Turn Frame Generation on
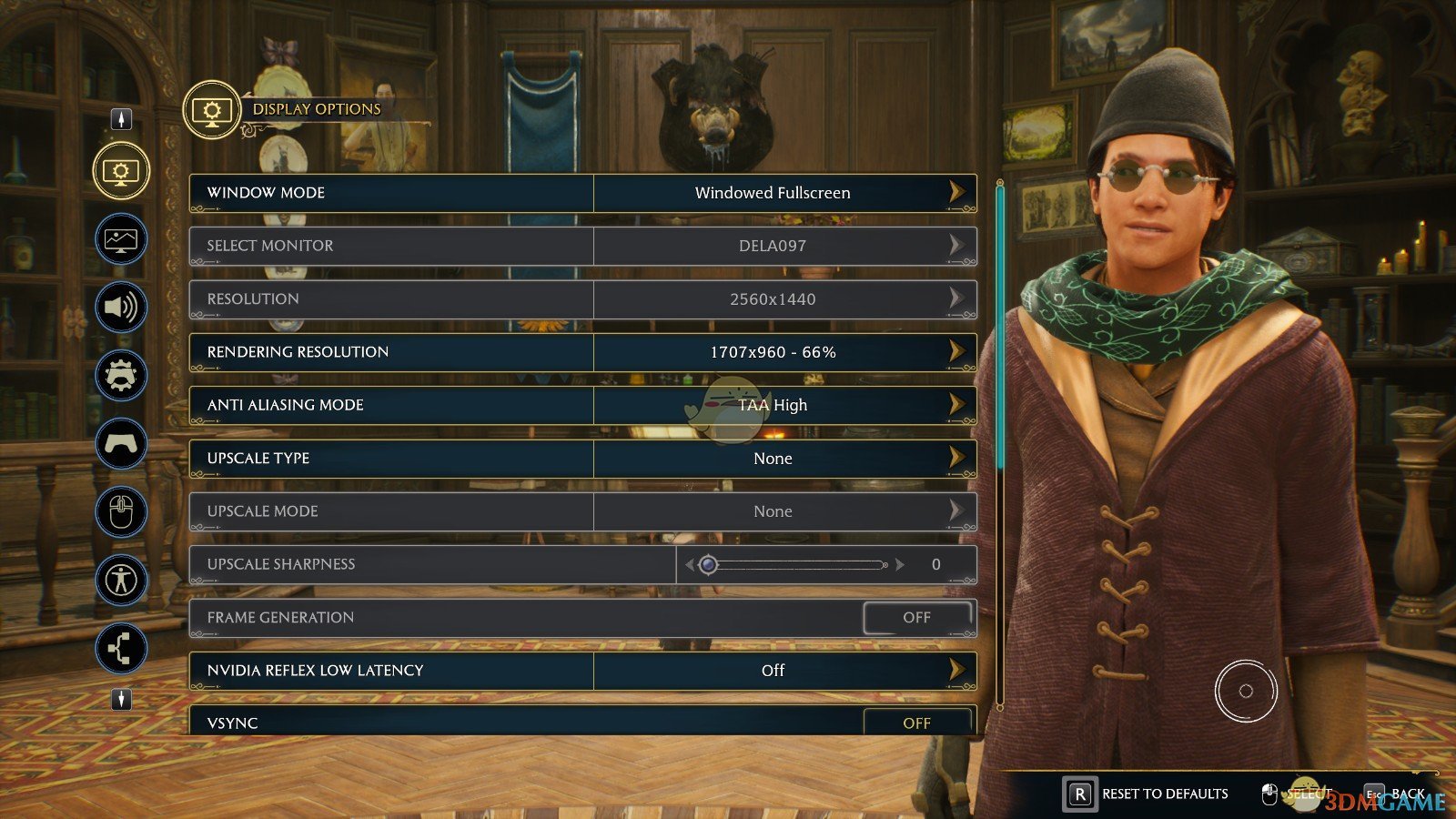Screen dimensions: 1456x819 (x=917, y=617)
